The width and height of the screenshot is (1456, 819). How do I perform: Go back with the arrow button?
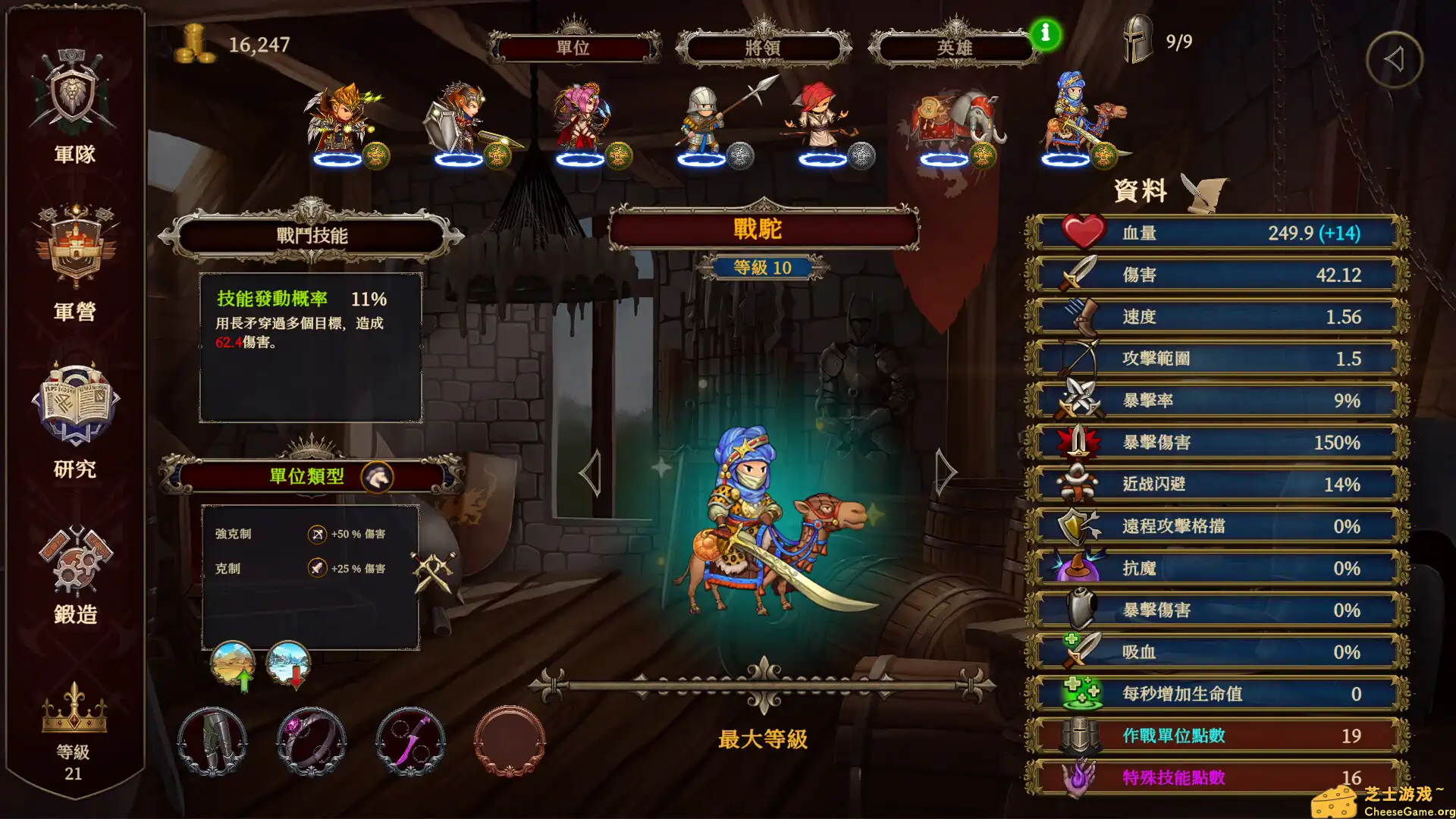click(x=1394, y=59)
